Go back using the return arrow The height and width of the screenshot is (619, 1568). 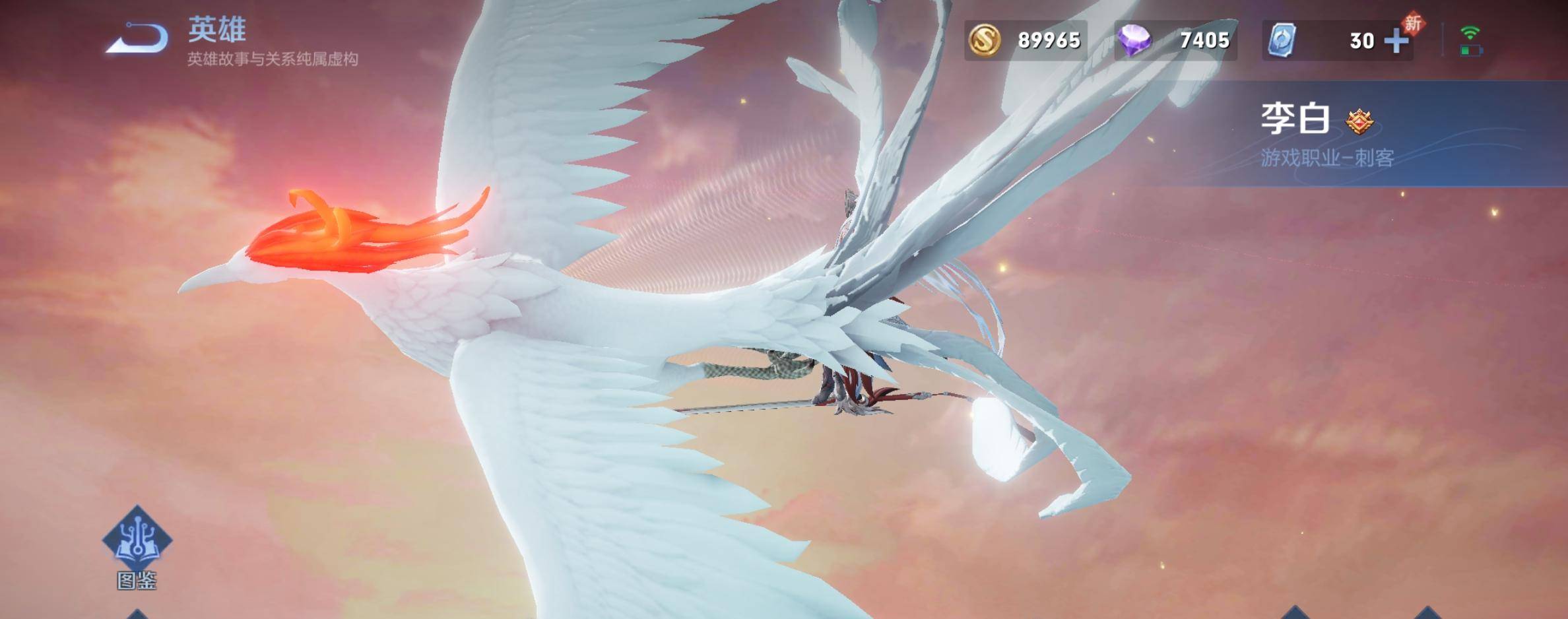pos(137,38)
